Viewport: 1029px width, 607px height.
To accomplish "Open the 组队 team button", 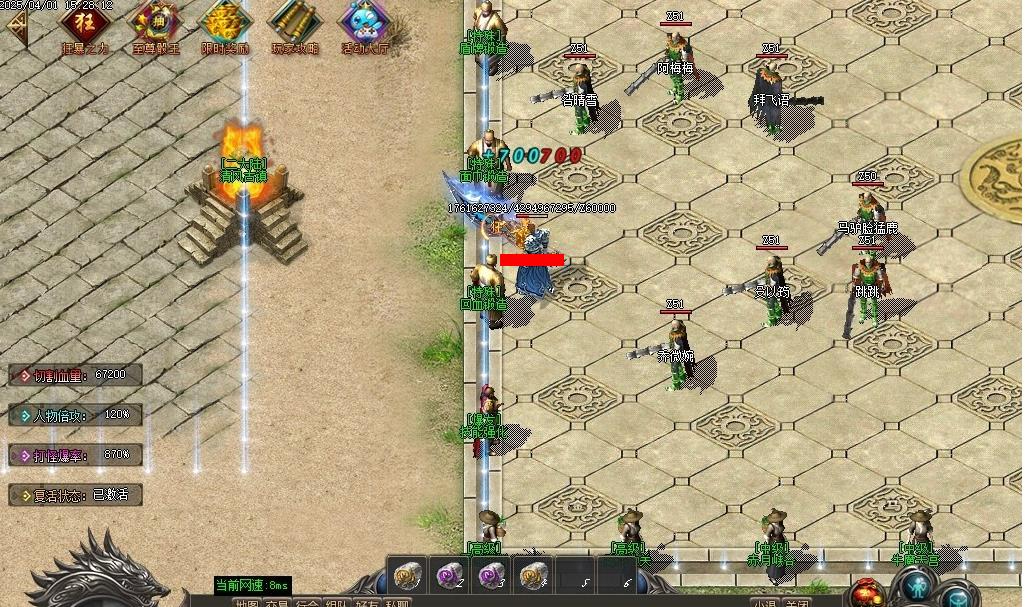I will (x=337, y=602).
